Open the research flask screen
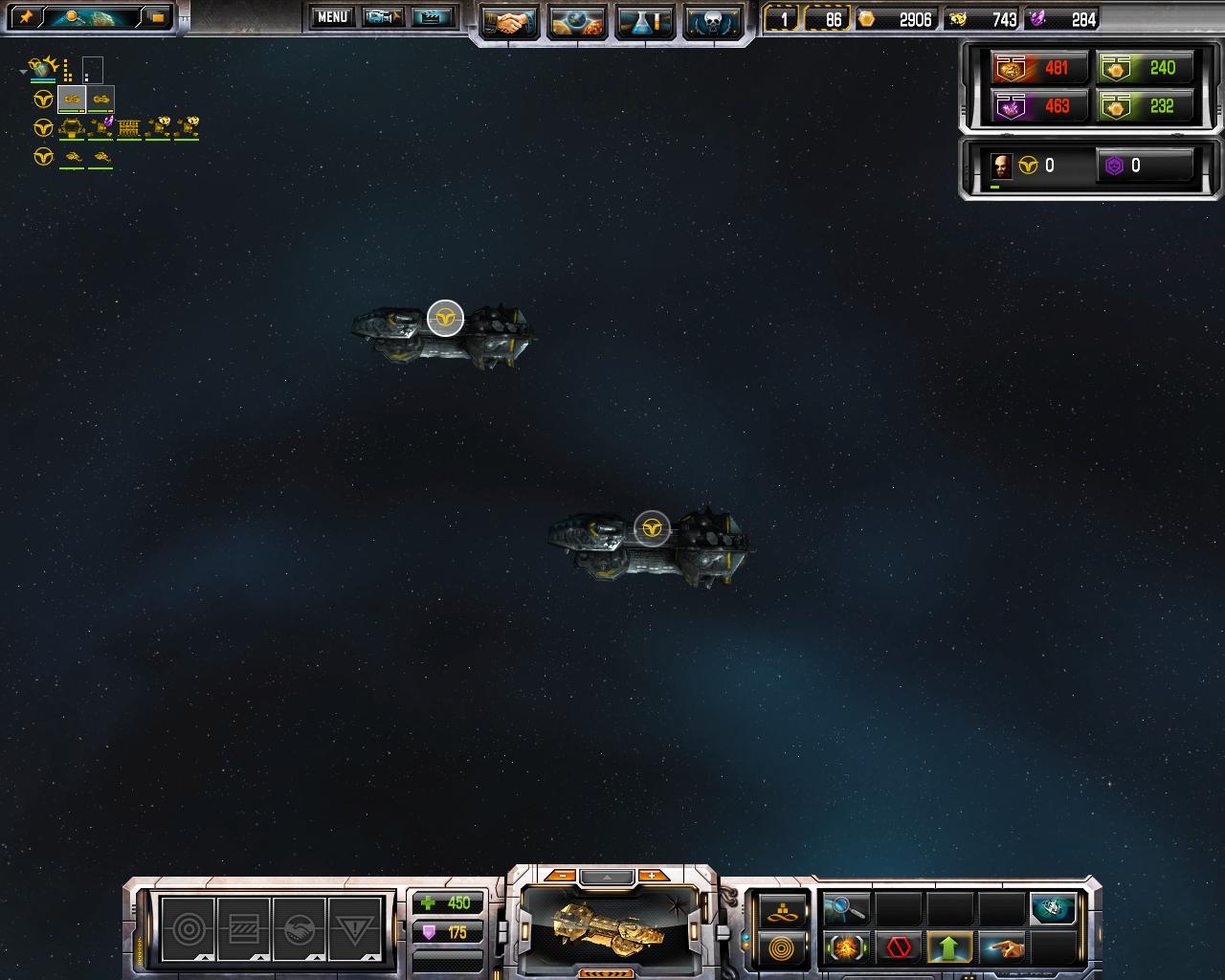Image resolution: width=1225 pixels, height=980 pixels. click(645, 22)
